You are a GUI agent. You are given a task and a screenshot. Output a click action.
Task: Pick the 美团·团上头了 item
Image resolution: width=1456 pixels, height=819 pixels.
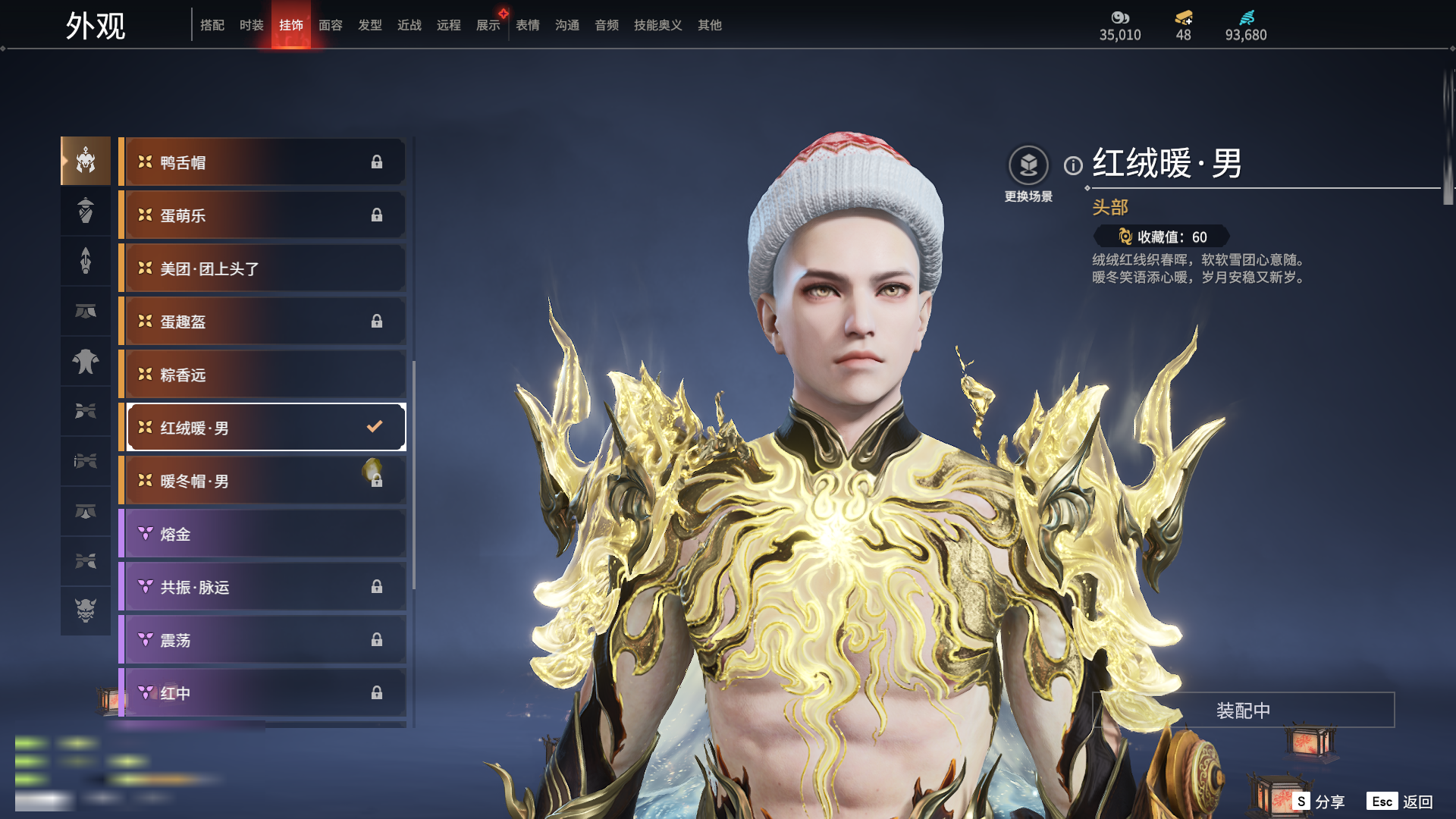[263, 268]
